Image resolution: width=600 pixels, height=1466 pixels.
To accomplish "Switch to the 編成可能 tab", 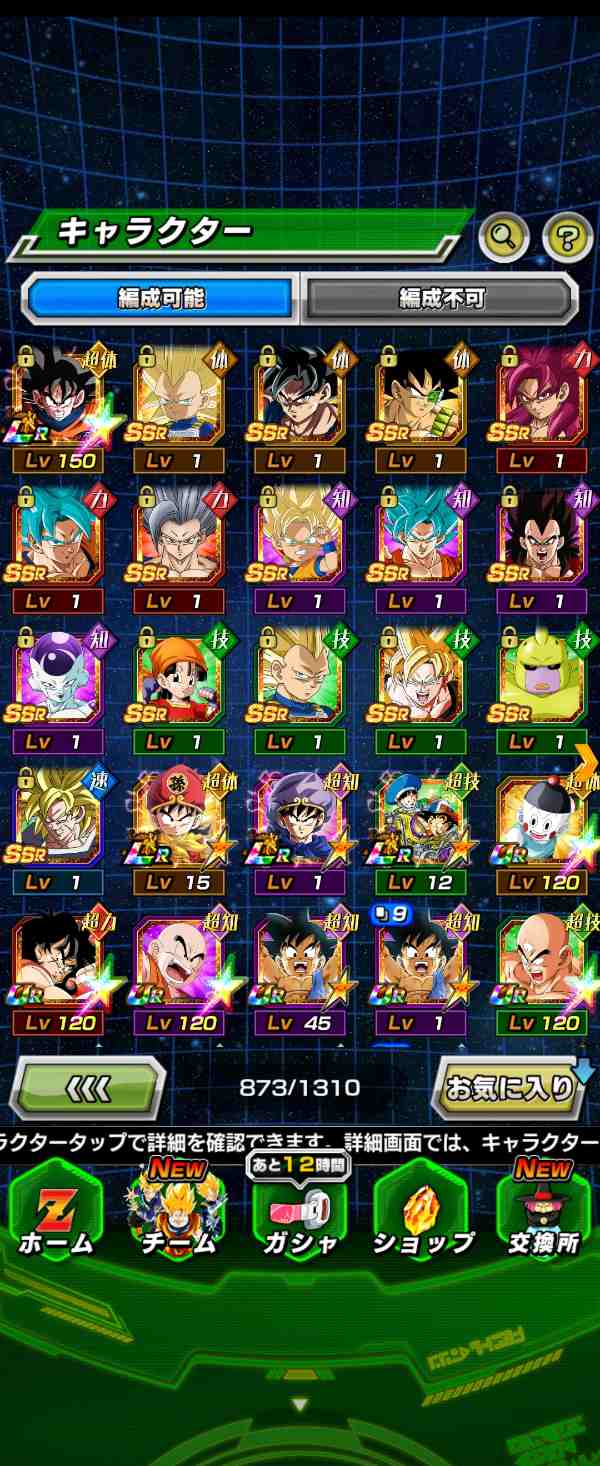I will (x=160, y=298).
